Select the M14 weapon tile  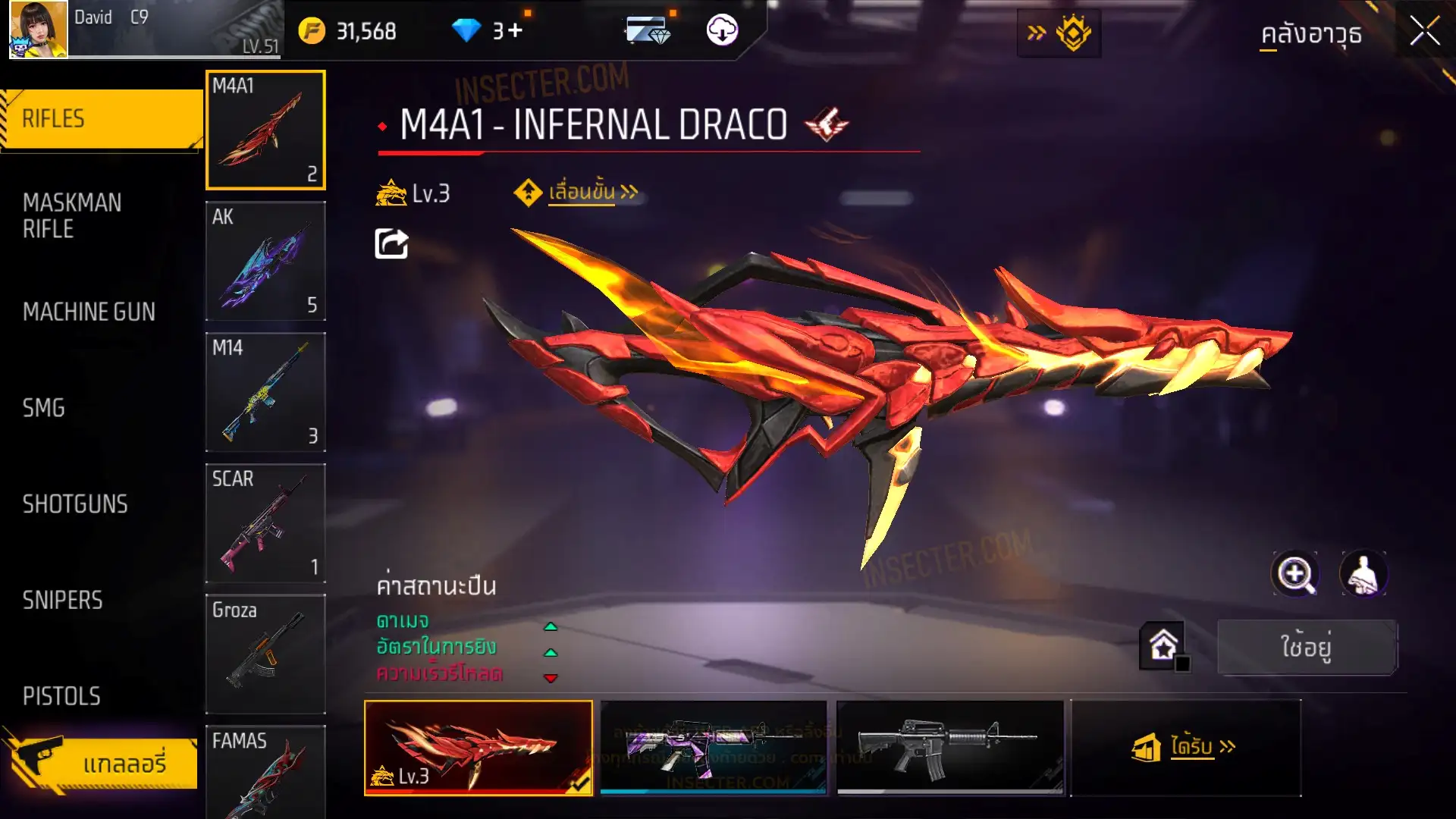pos(265,392)
